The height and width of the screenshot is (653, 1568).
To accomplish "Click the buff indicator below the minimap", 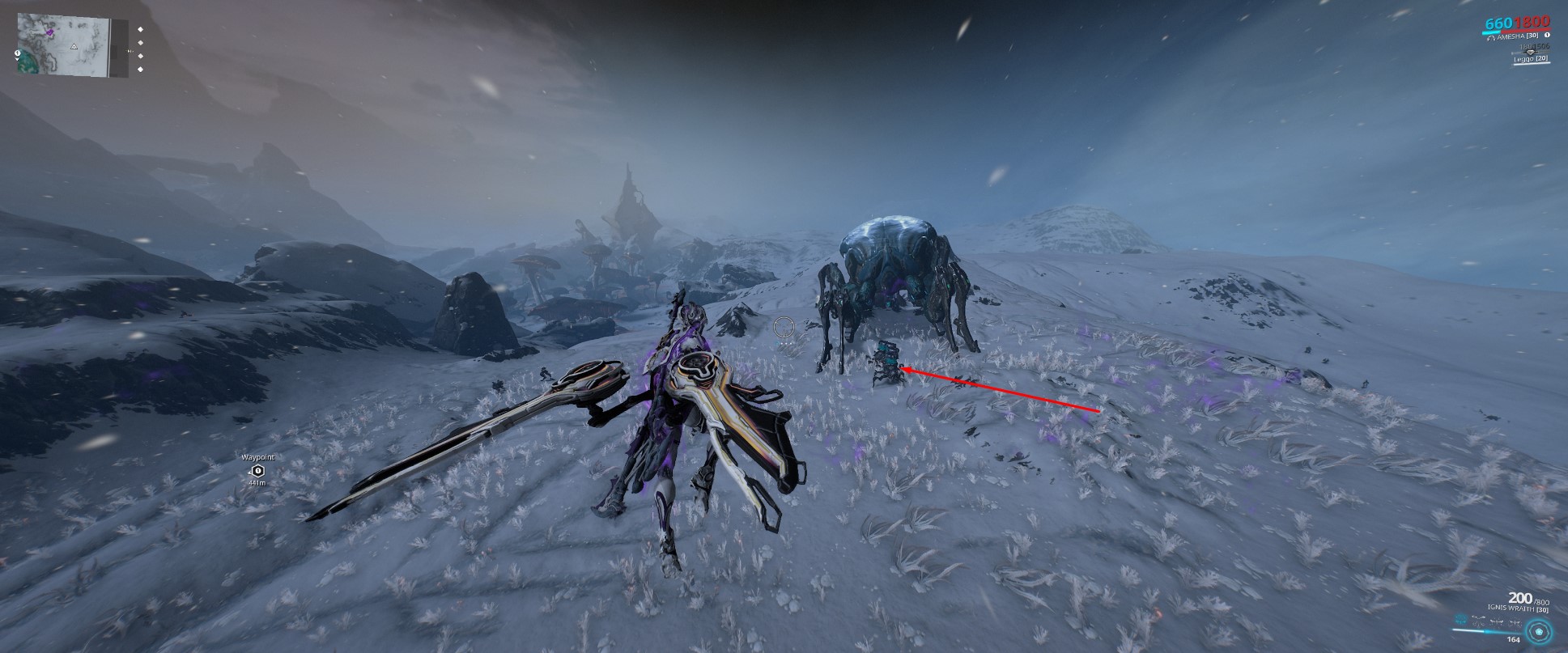I will [17, 53].
